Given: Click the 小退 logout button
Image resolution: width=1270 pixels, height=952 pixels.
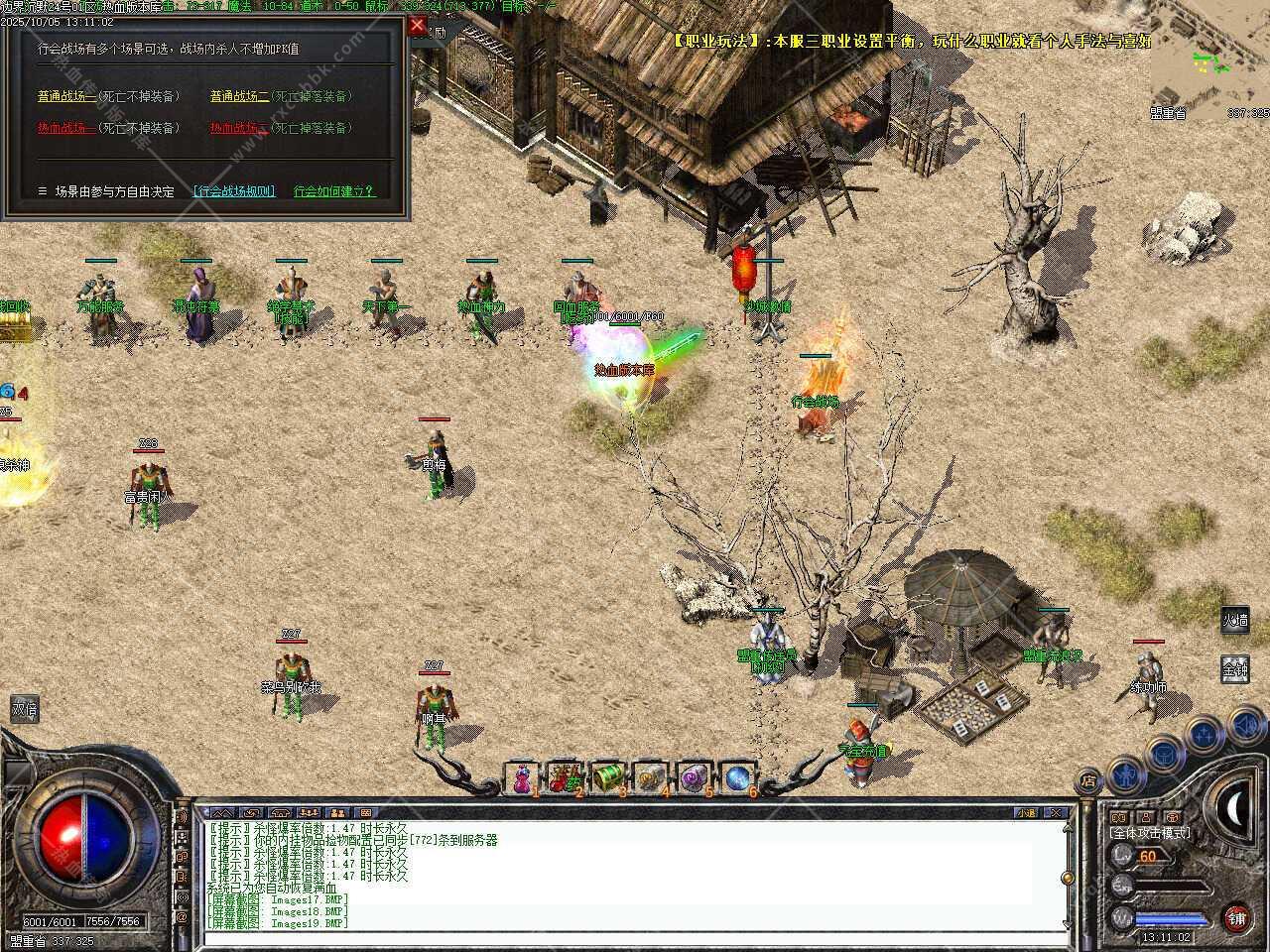Looking at the screenshot, I should tap(1027, 812).
